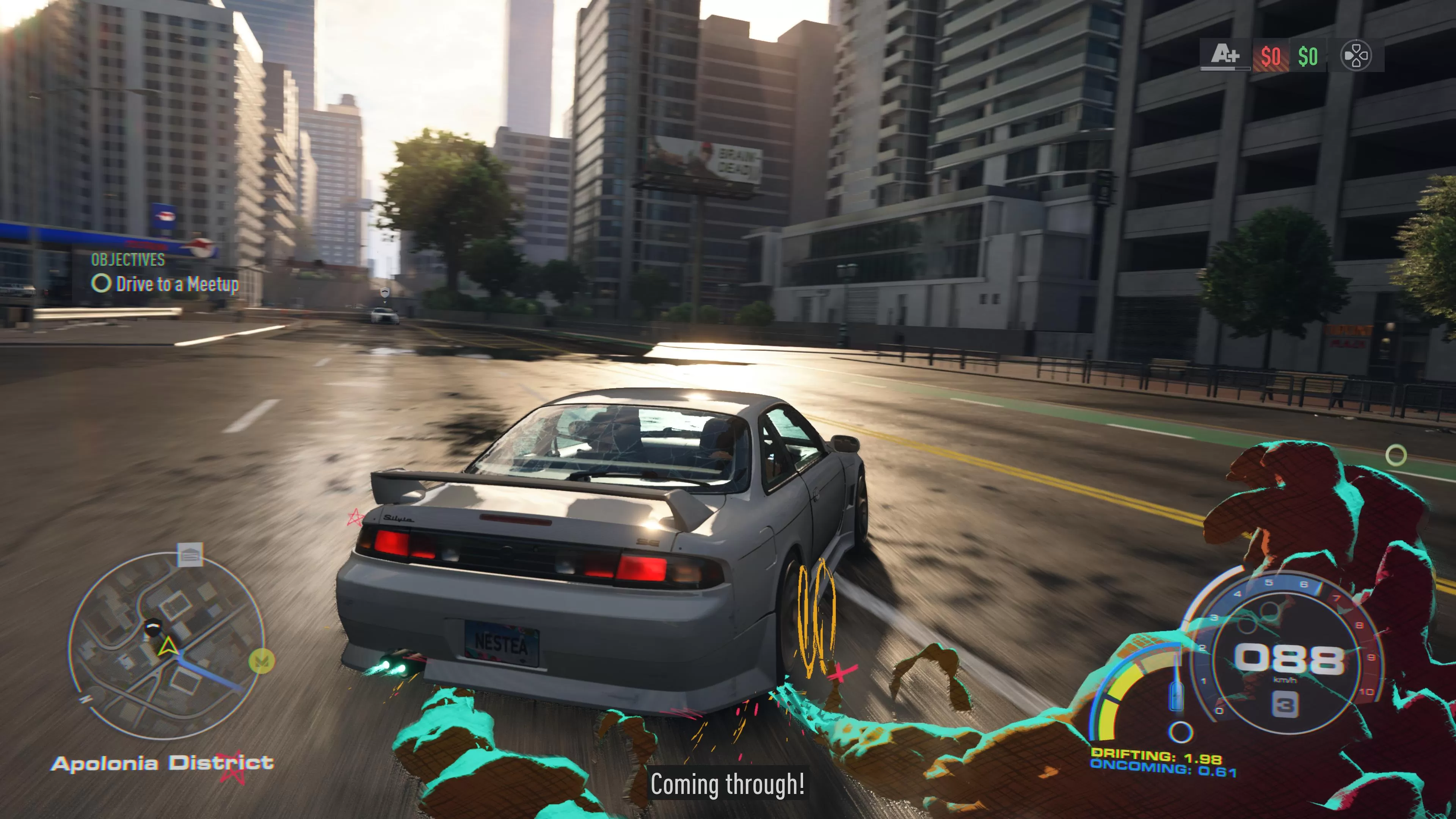Viewport: 1456px width, 819px height.
Task: Toggle the red session cash $0 counter
Action: coord(1271,56)
